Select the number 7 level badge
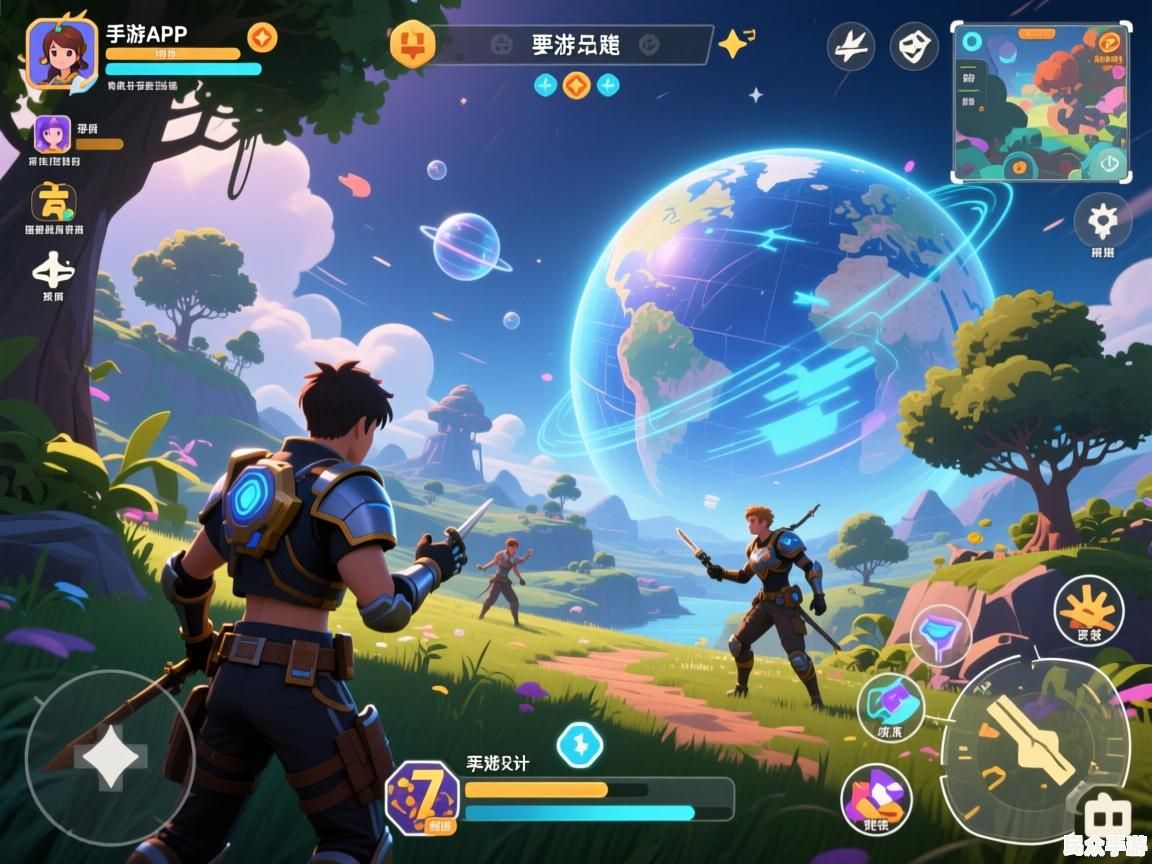This screenshot has height=864, width=1152. pyautogui.click(x=422, y=797)
